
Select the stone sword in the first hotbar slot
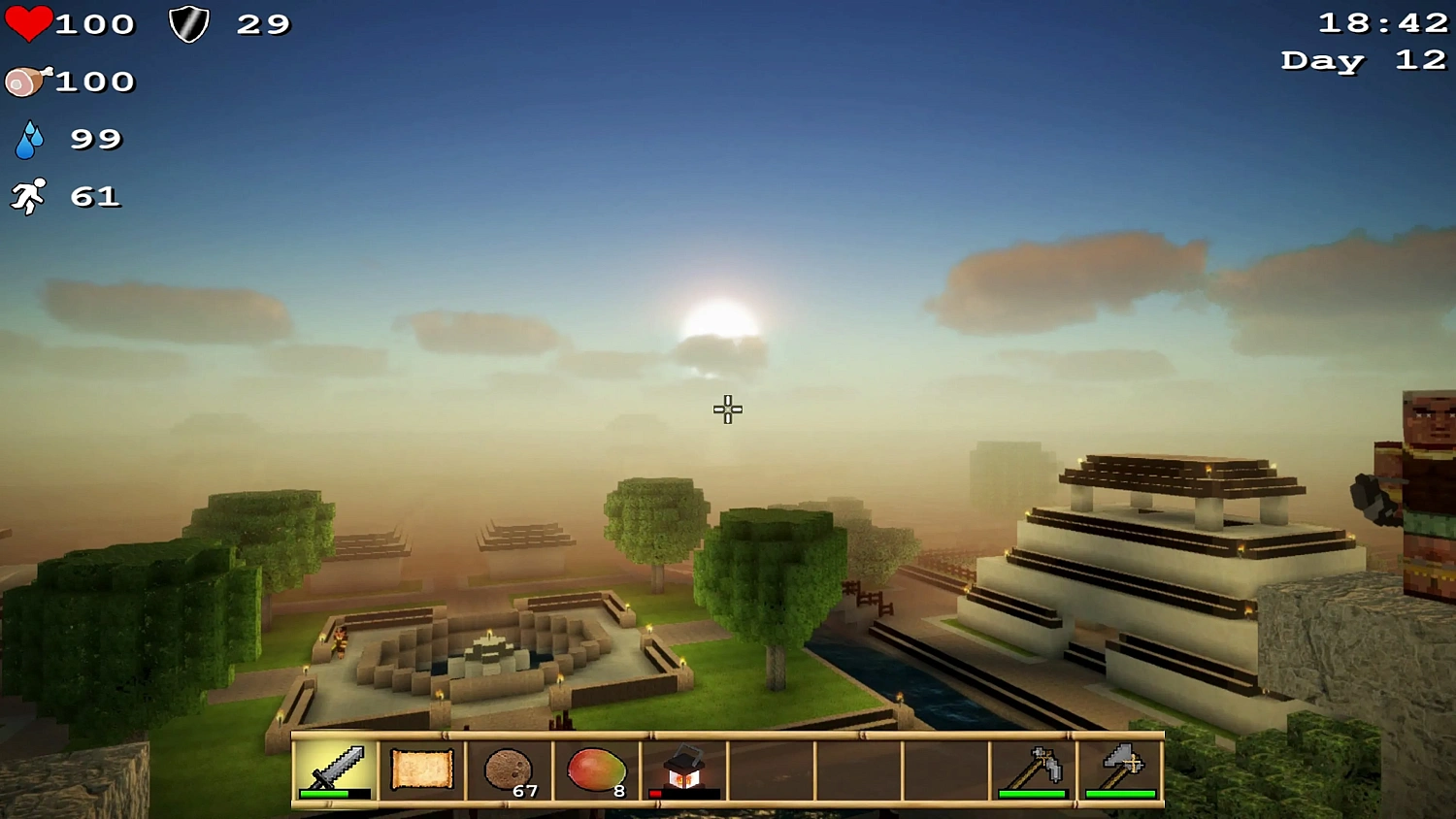pos(335,767)
